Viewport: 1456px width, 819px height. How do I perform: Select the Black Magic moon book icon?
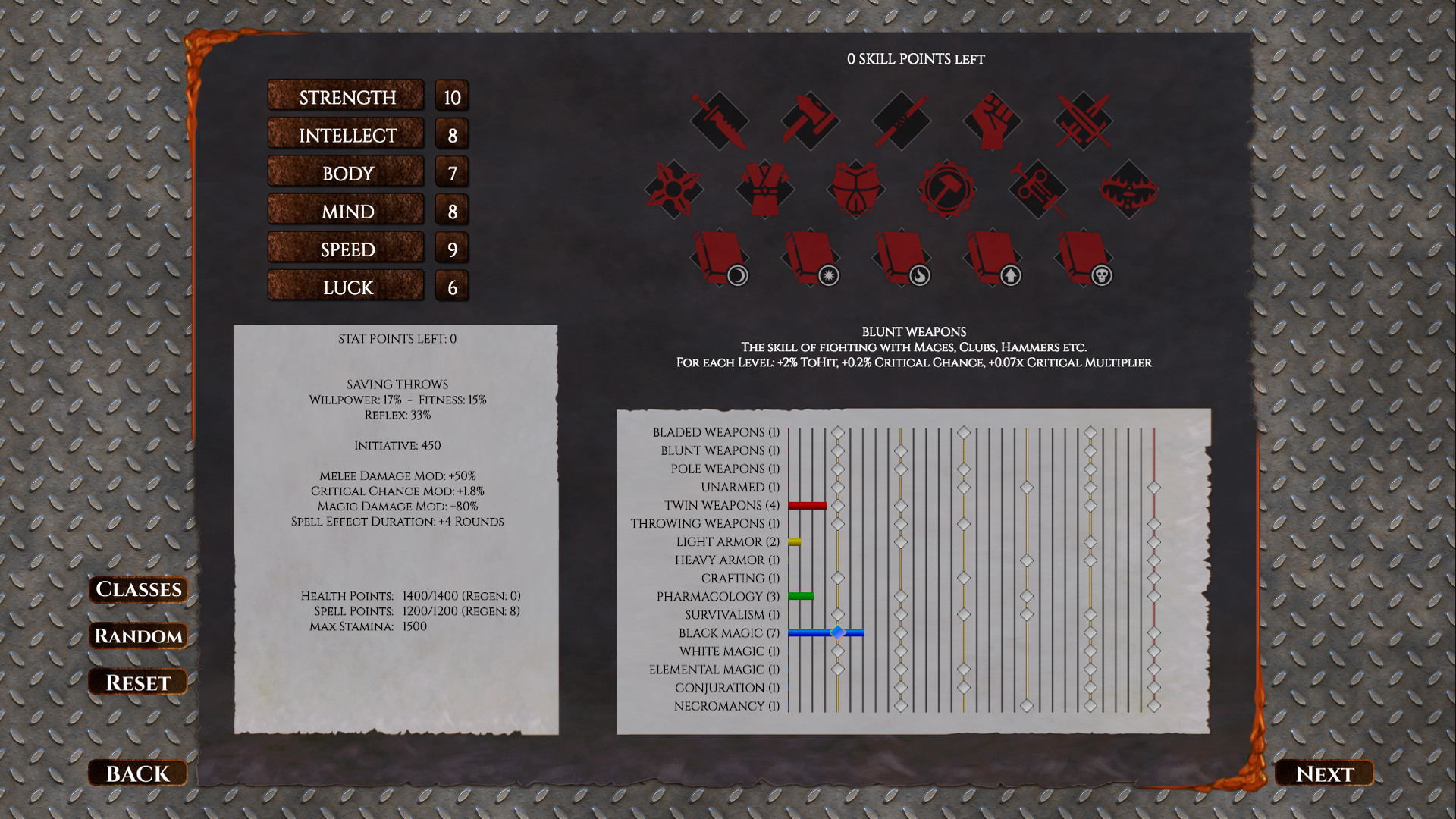pos(719,258)
